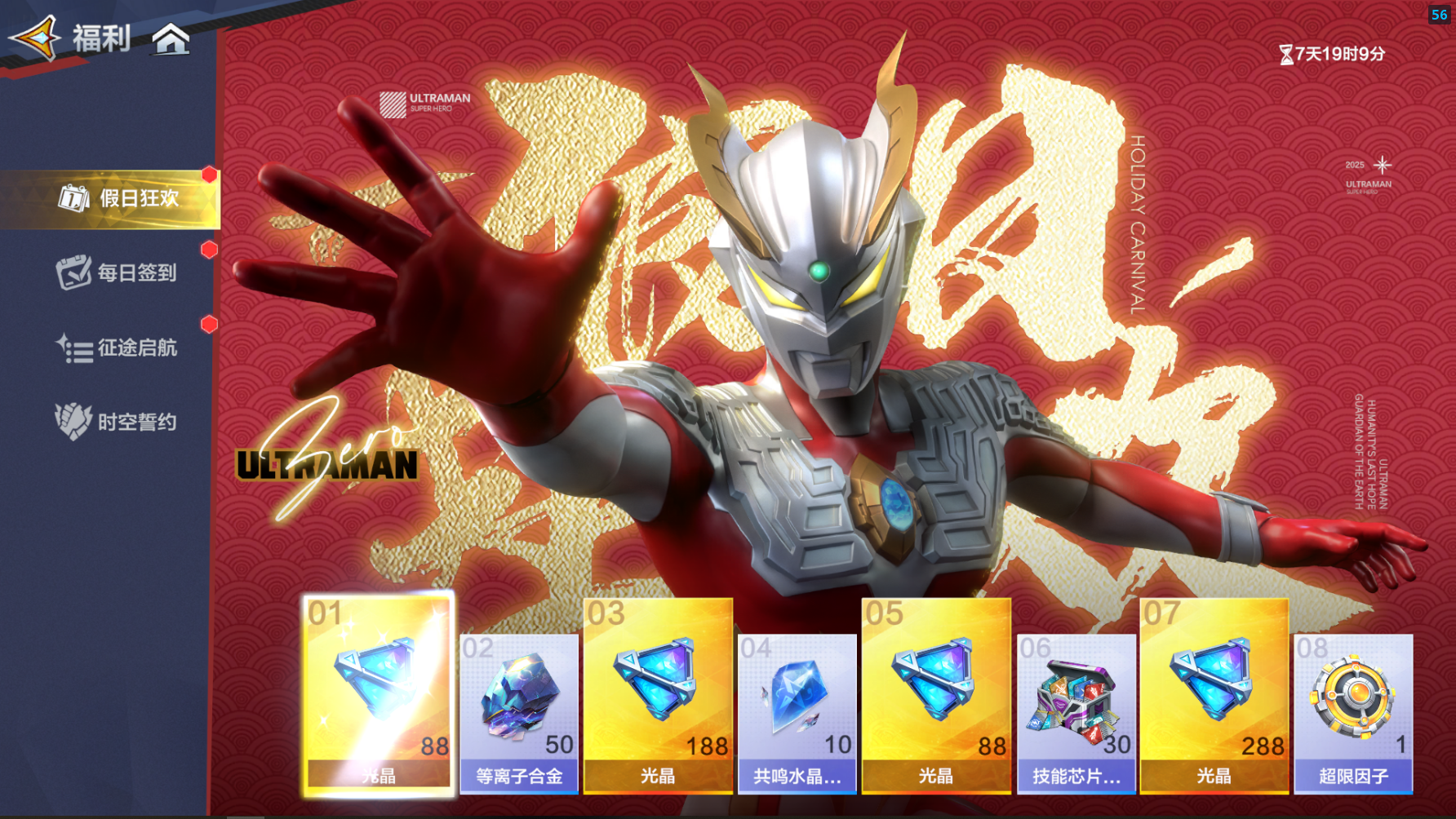Open the day 06 技能芯片 chest reward

click(1076, 713)
